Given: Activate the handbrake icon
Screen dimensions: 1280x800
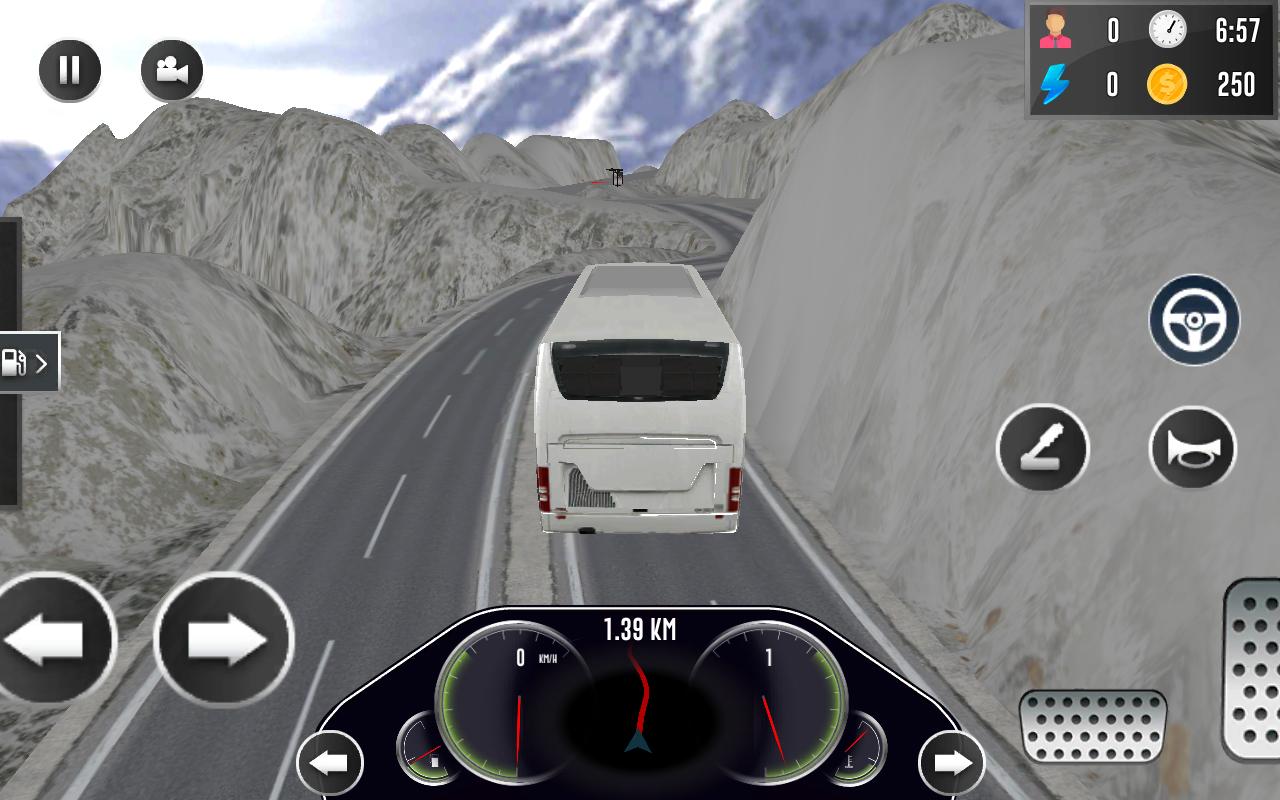Looking at the screenshot, I should click(x=1043, y=448).
